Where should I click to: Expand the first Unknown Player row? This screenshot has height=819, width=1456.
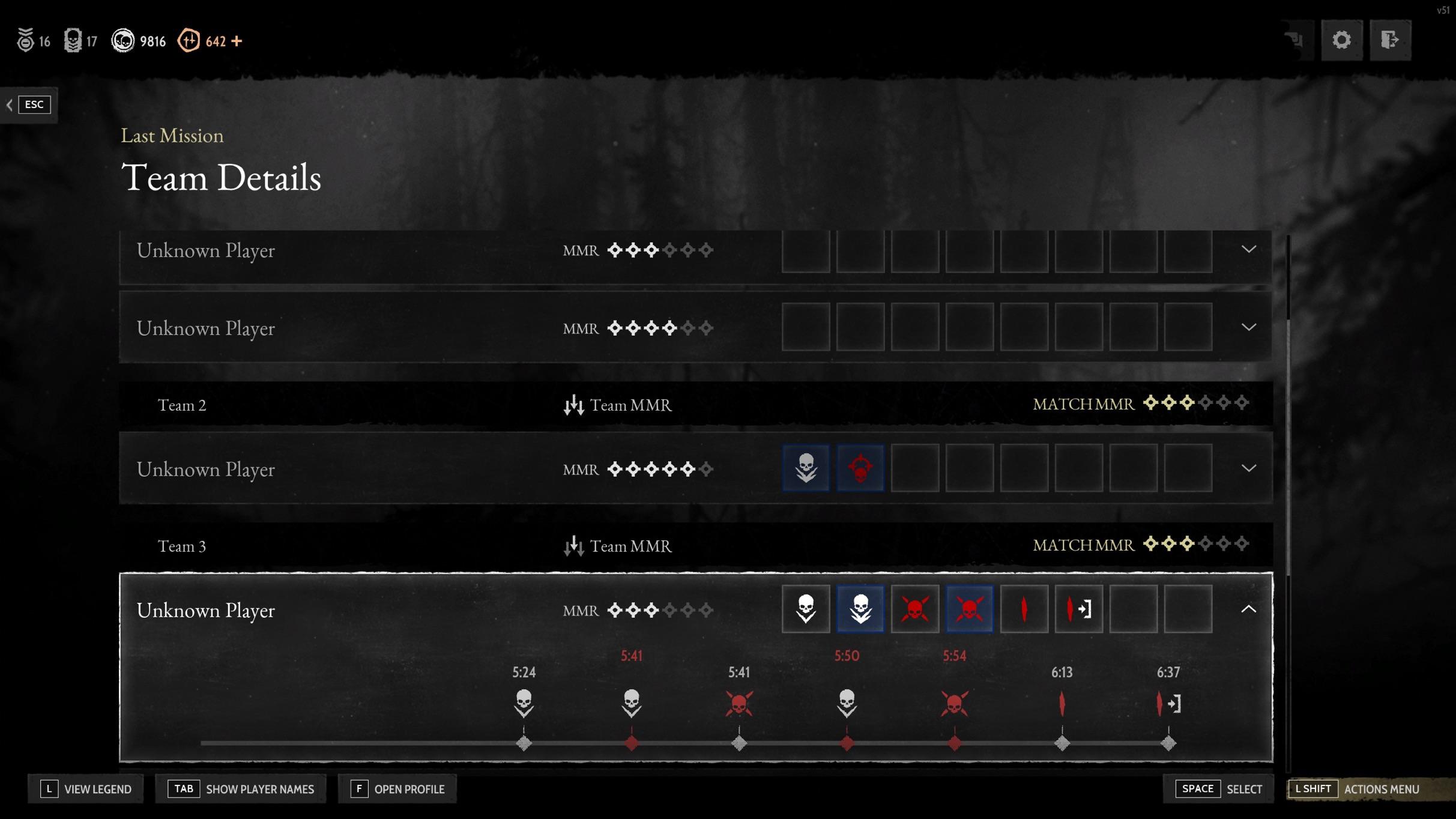pos(1249,250)
